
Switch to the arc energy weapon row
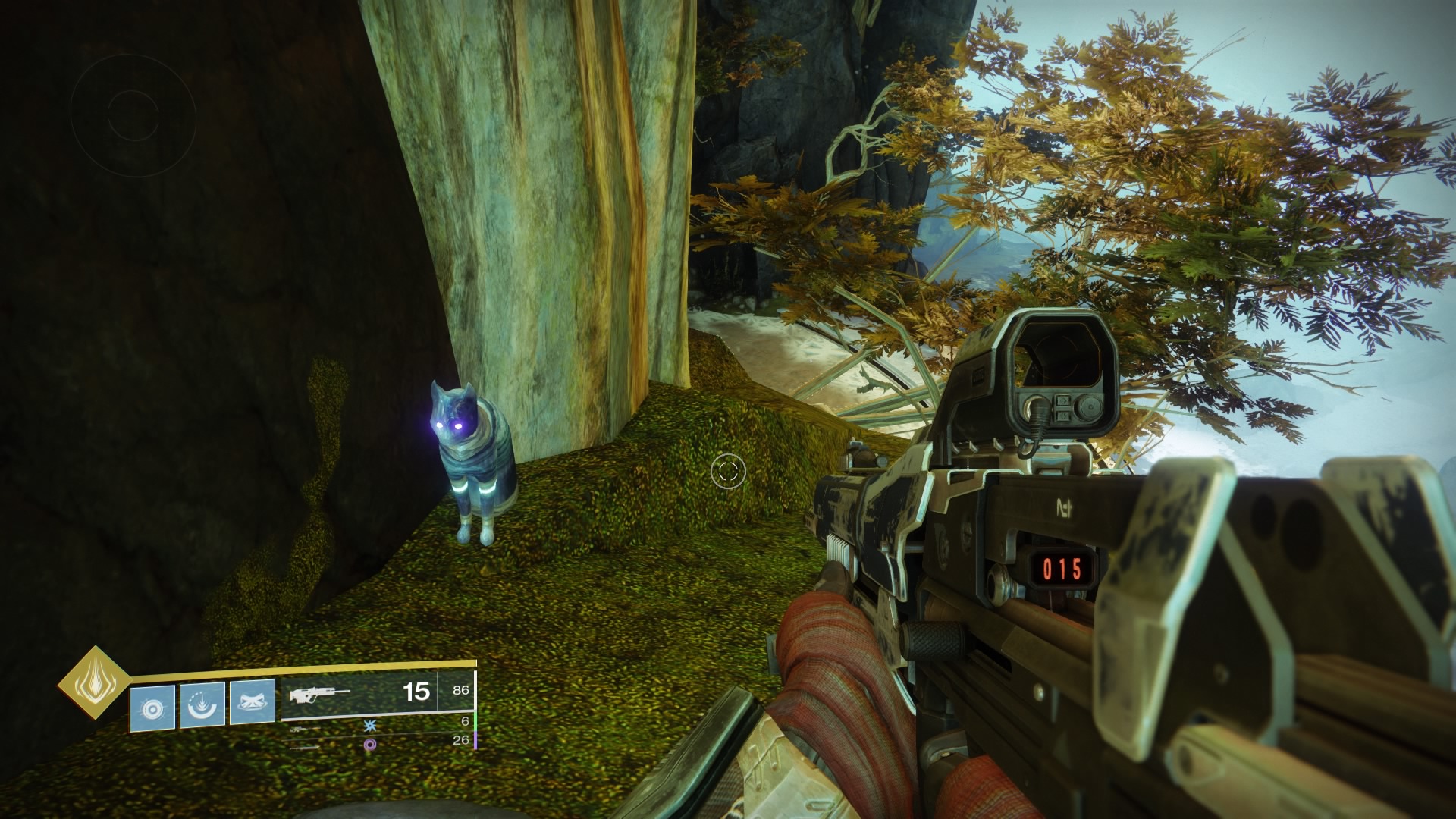pos(379,726)
